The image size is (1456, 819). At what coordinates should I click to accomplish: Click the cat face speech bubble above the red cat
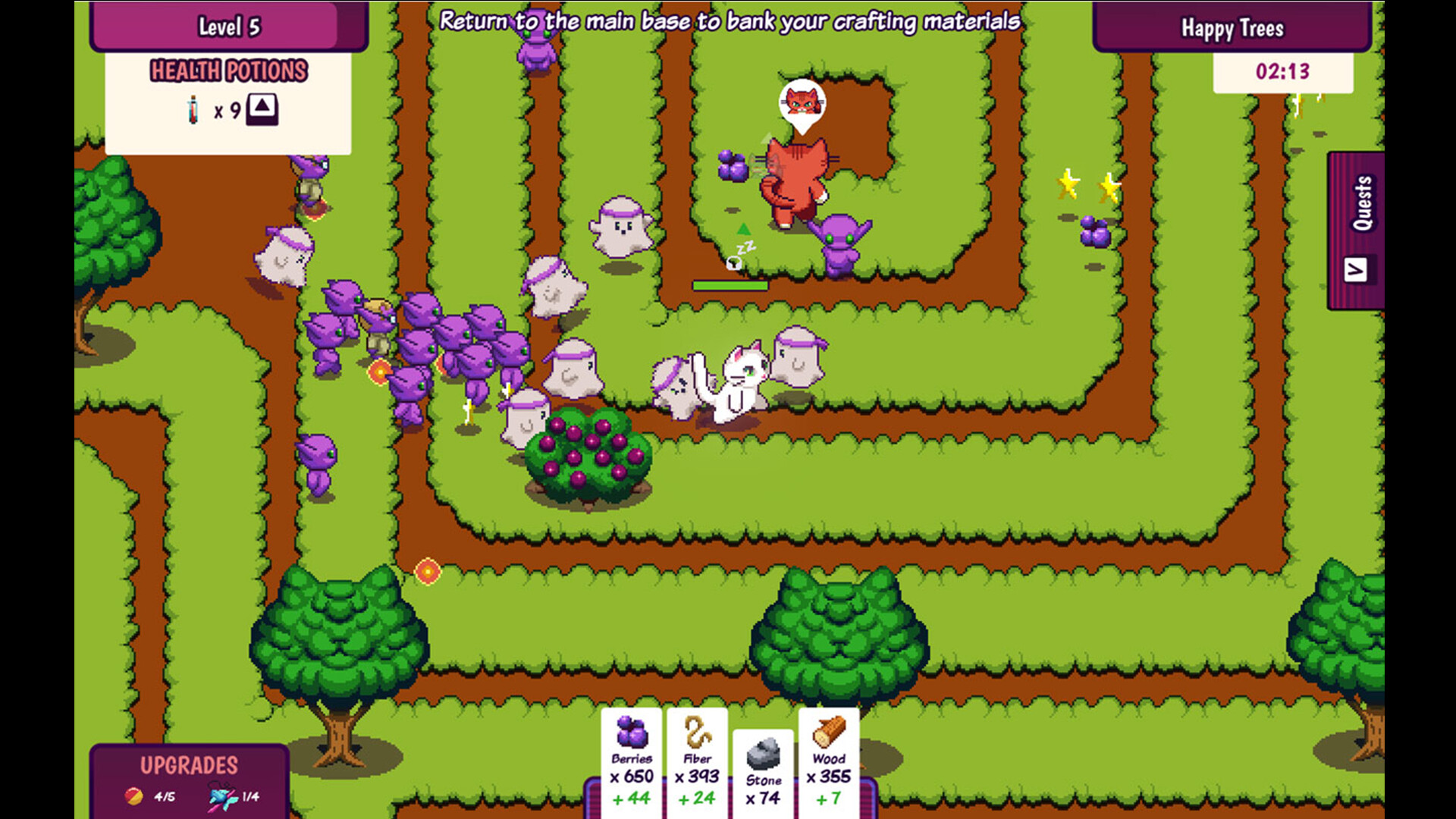point(802,100)
